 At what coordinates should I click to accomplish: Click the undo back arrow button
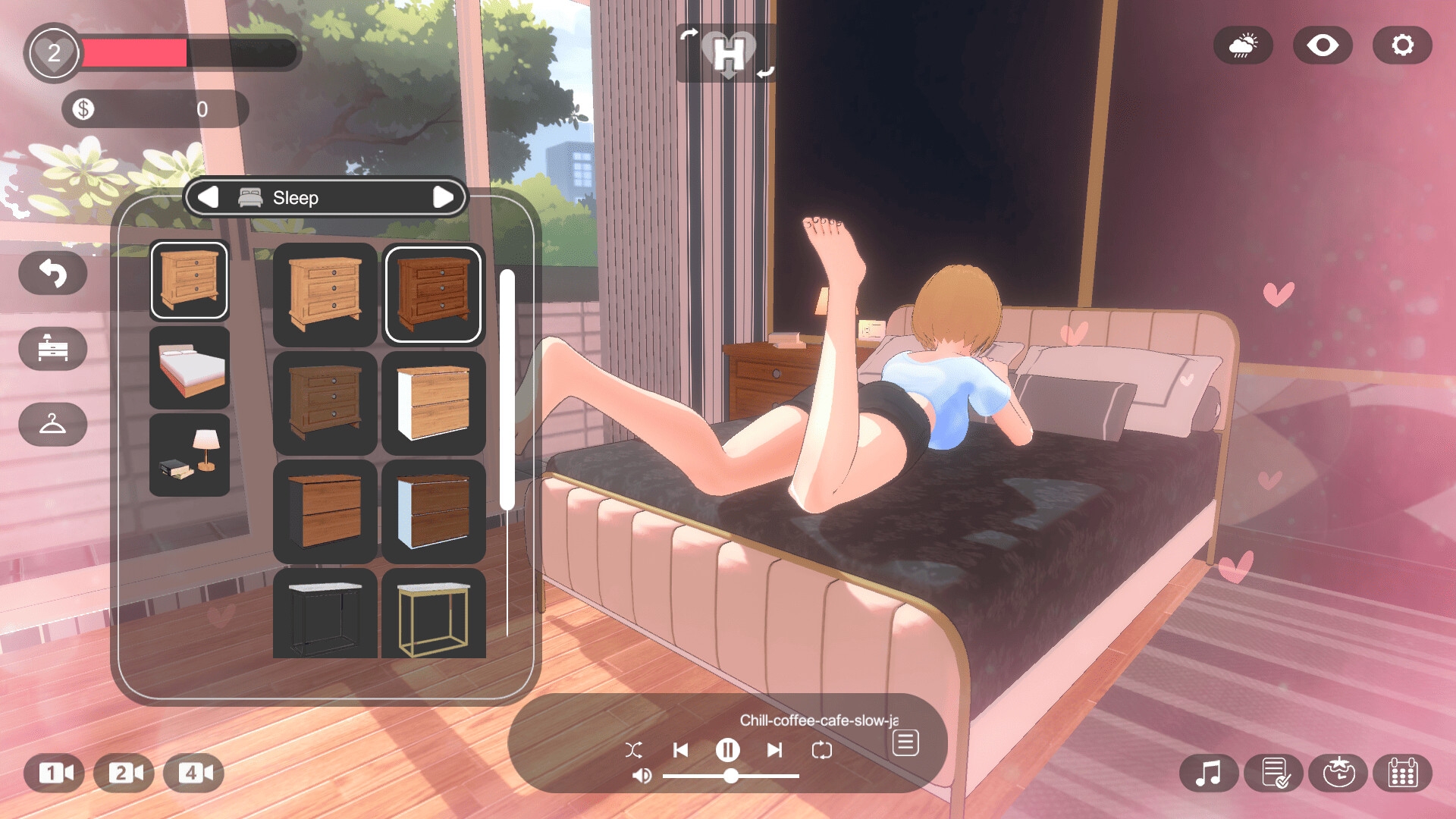click(53, 273)
